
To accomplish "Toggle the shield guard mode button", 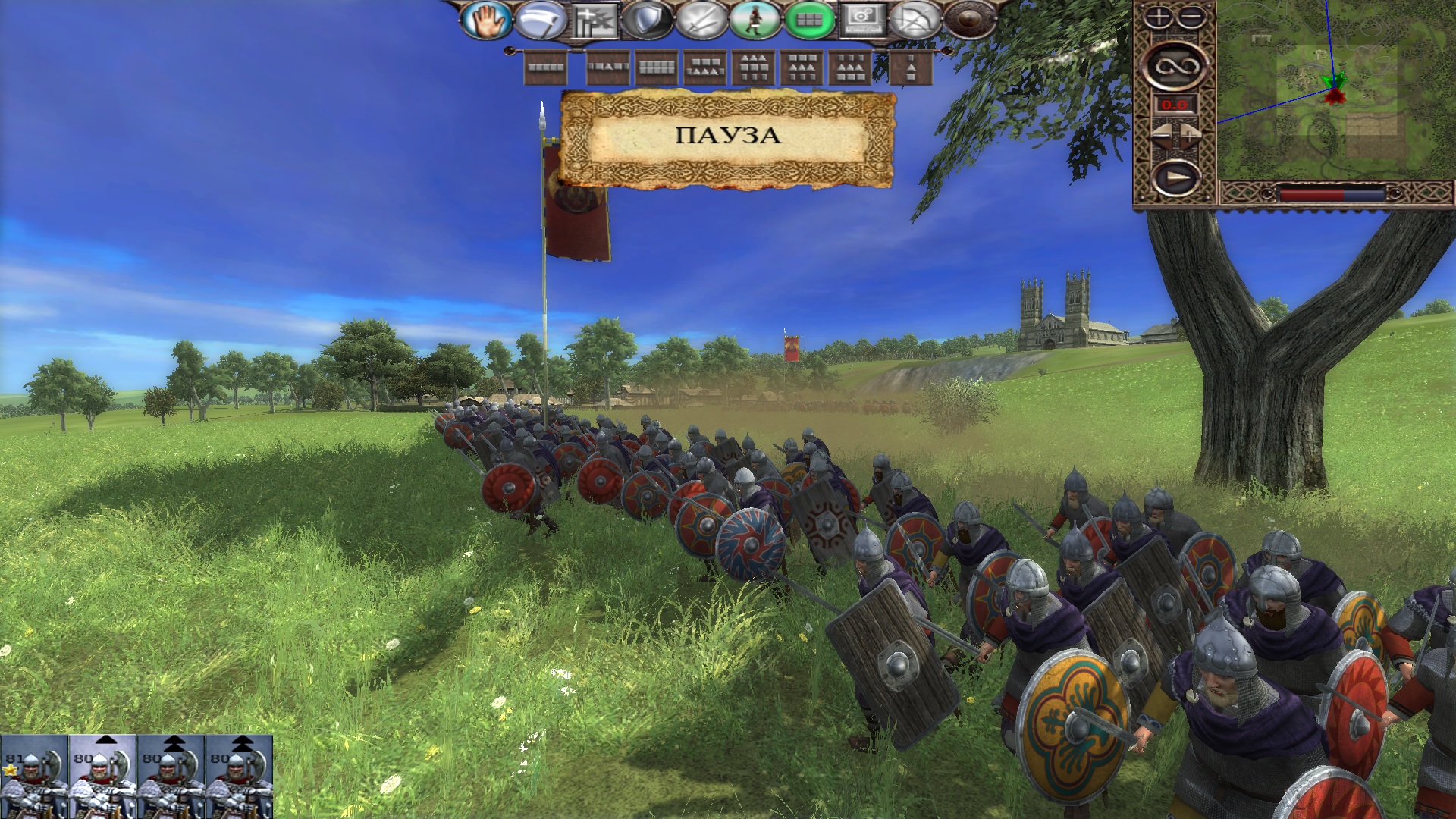I will (647, 20).
